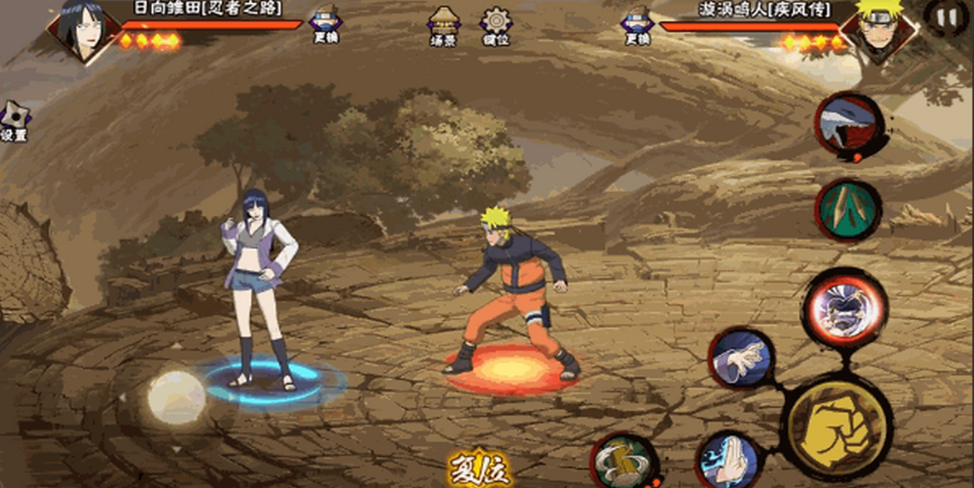Screen dimensions: 974x488
Task: Open the 设置 shuriken settings button
Action: point(14,121)
